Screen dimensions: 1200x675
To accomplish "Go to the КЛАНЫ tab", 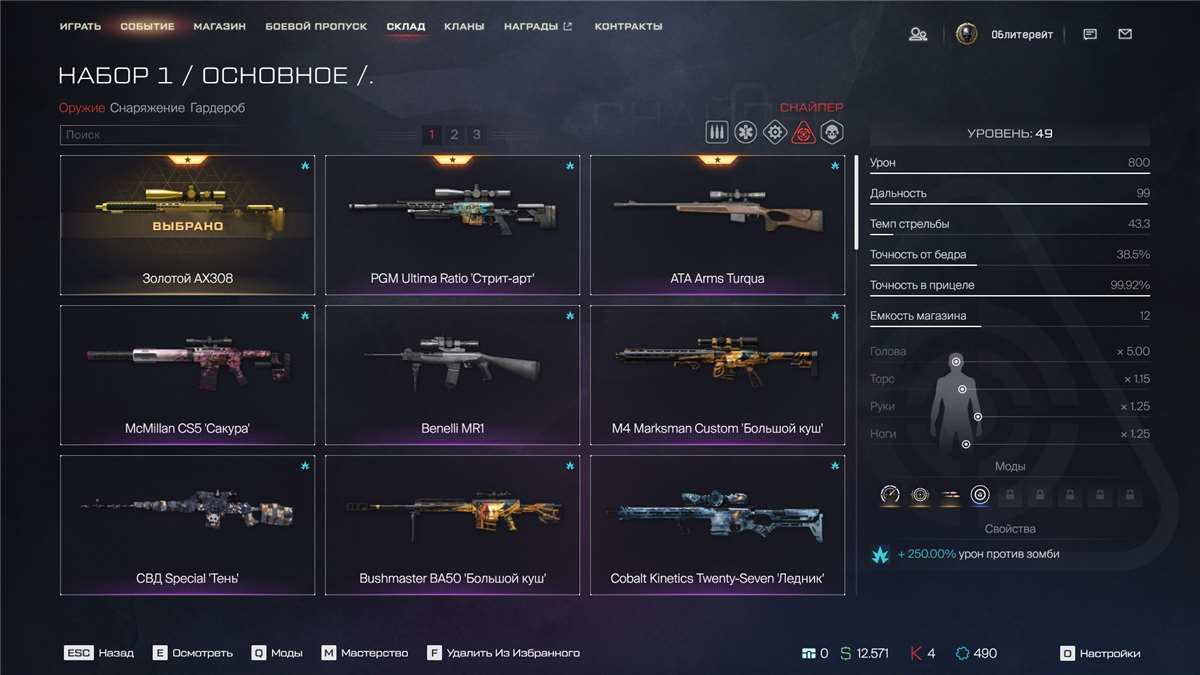I will point(465,26).
